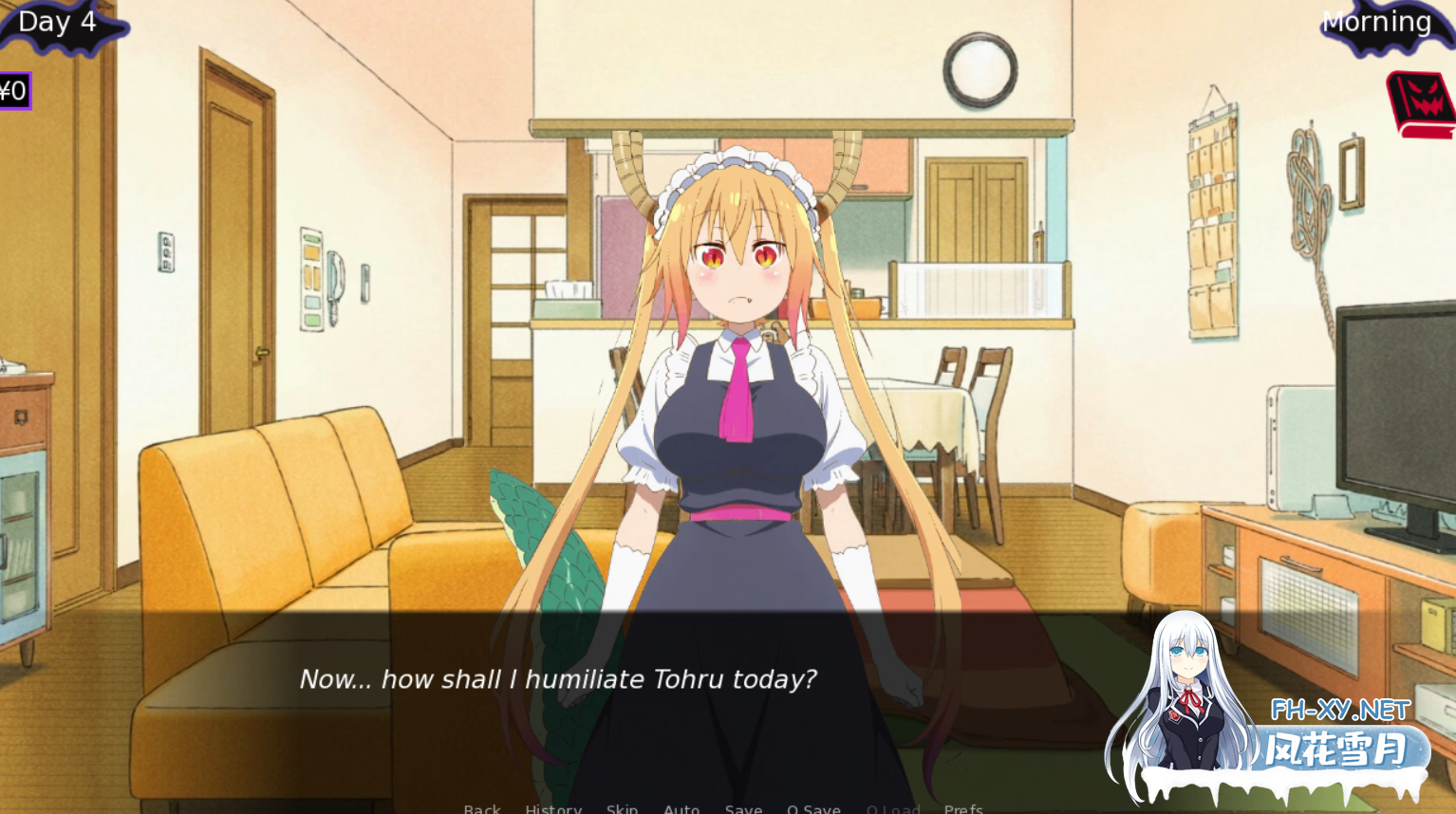Go Back in the dialogue

[482, 808]
